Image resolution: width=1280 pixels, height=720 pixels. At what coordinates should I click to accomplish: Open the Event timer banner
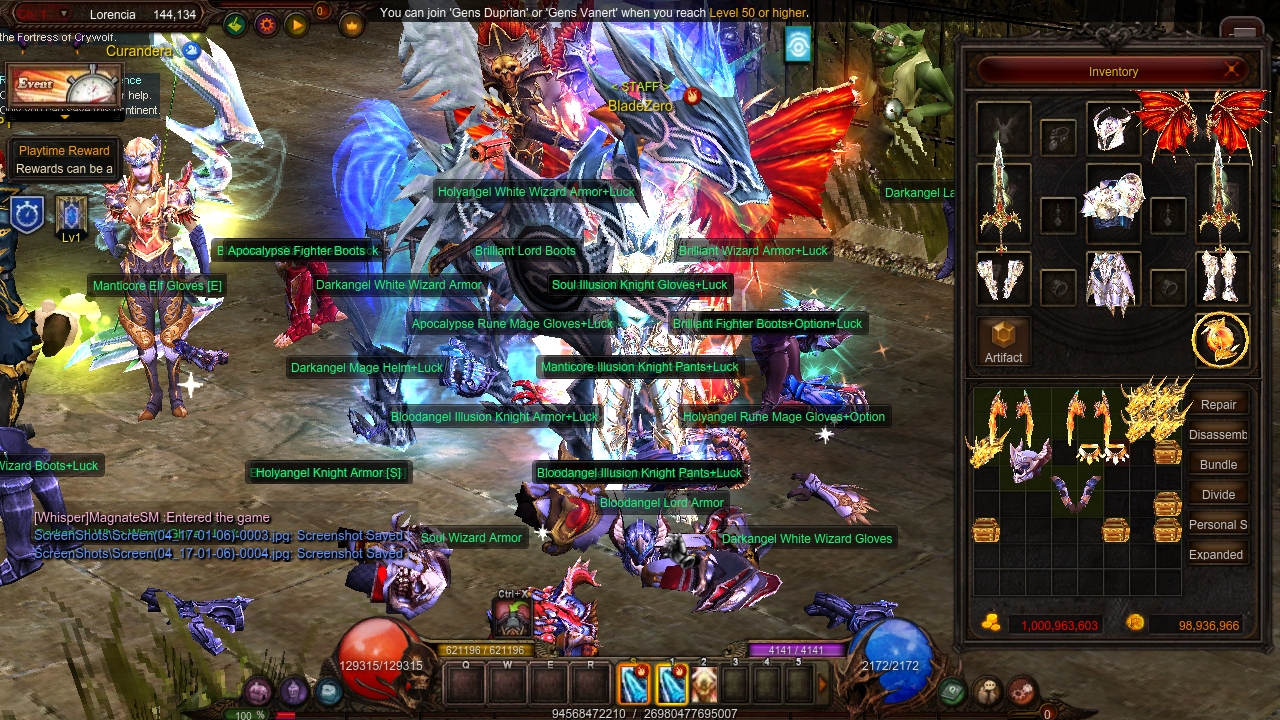pyautogui.click(x=64, y=86)
